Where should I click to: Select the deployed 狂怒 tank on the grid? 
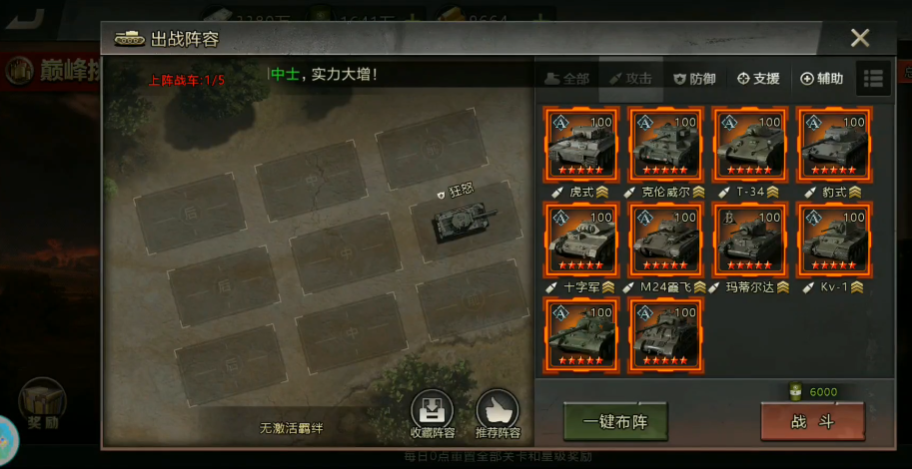pyautogui.click(x=461, y=220)
